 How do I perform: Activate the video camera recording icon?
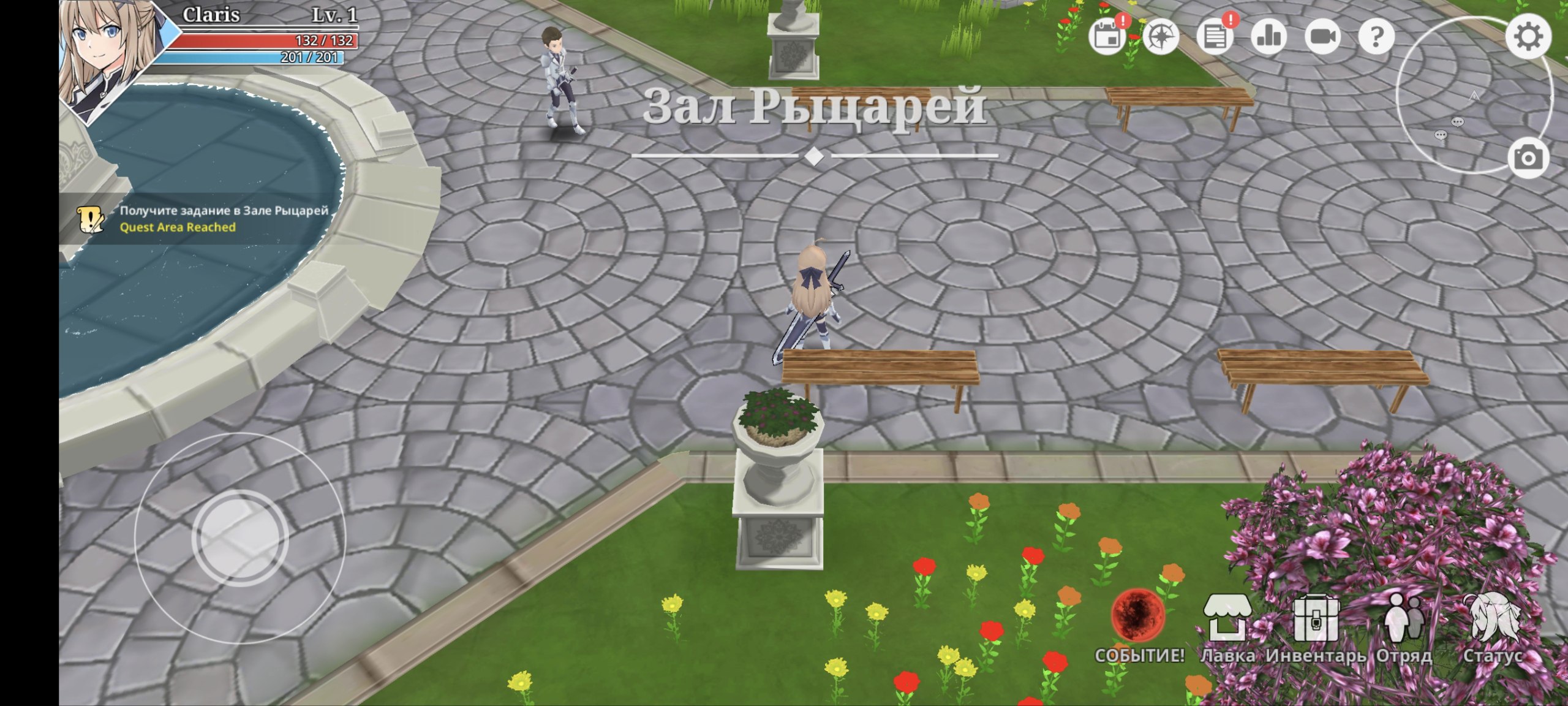click(x=1322, y=37)
